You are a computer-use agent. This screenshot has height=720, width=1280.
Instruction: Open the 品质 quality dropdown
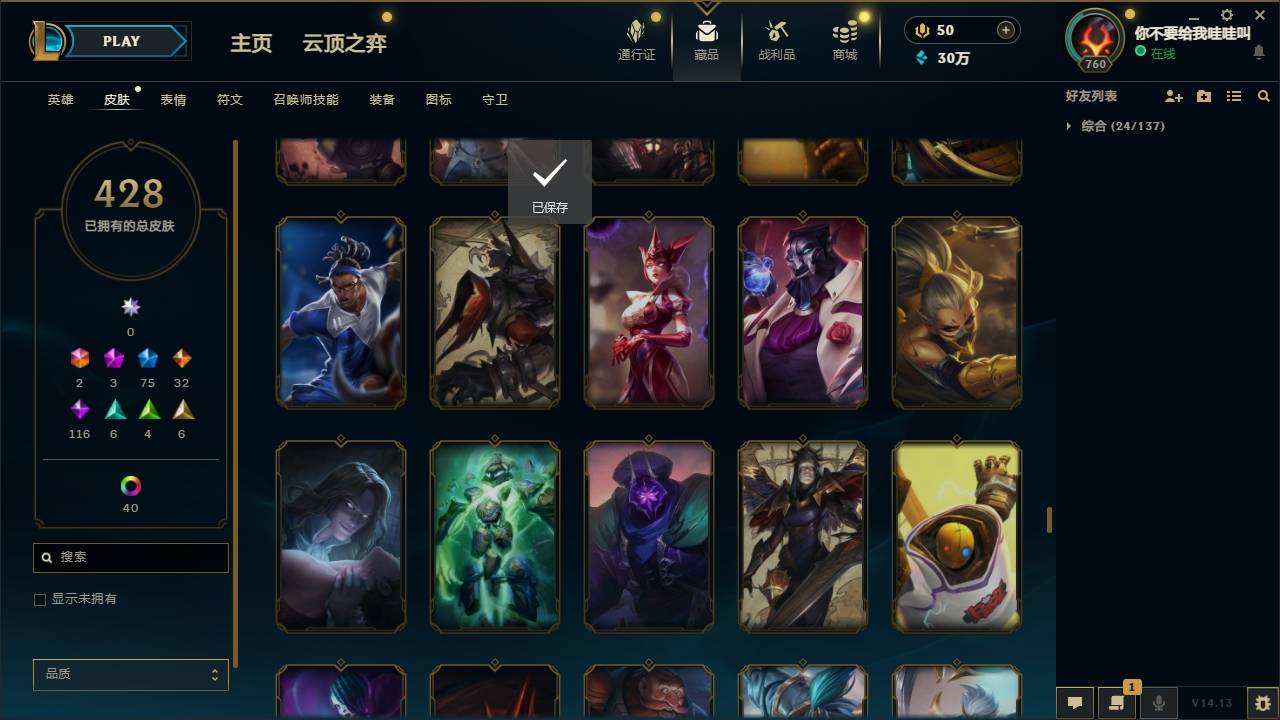click(x=130, y=674)
